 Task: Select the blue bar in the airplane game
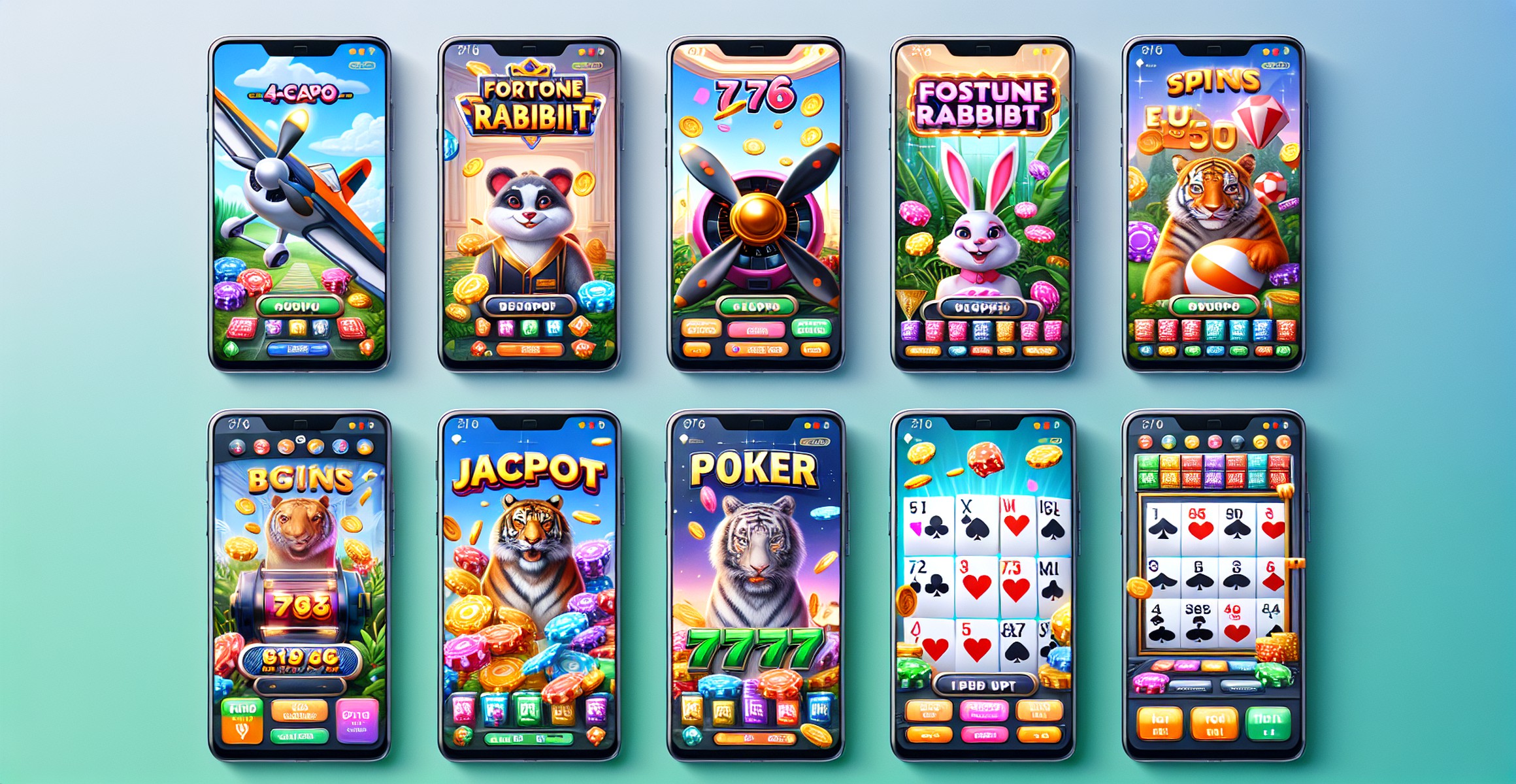(x=298, y=349)
